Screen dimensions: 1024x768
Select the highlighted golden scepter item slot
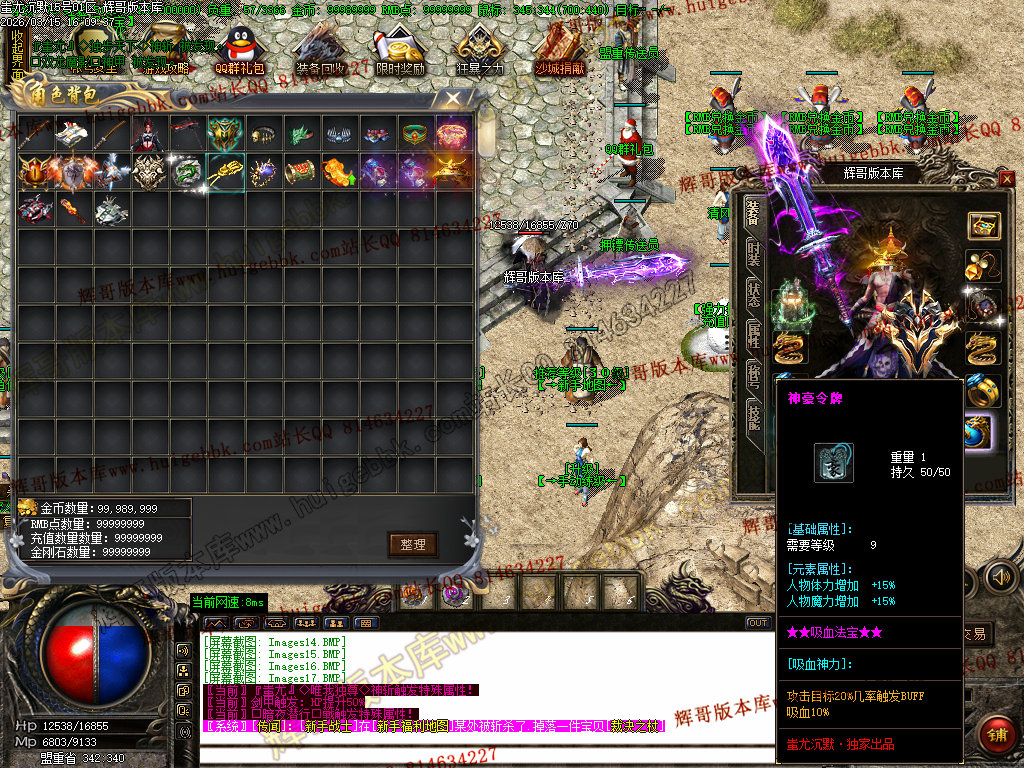tap(226, 172)
